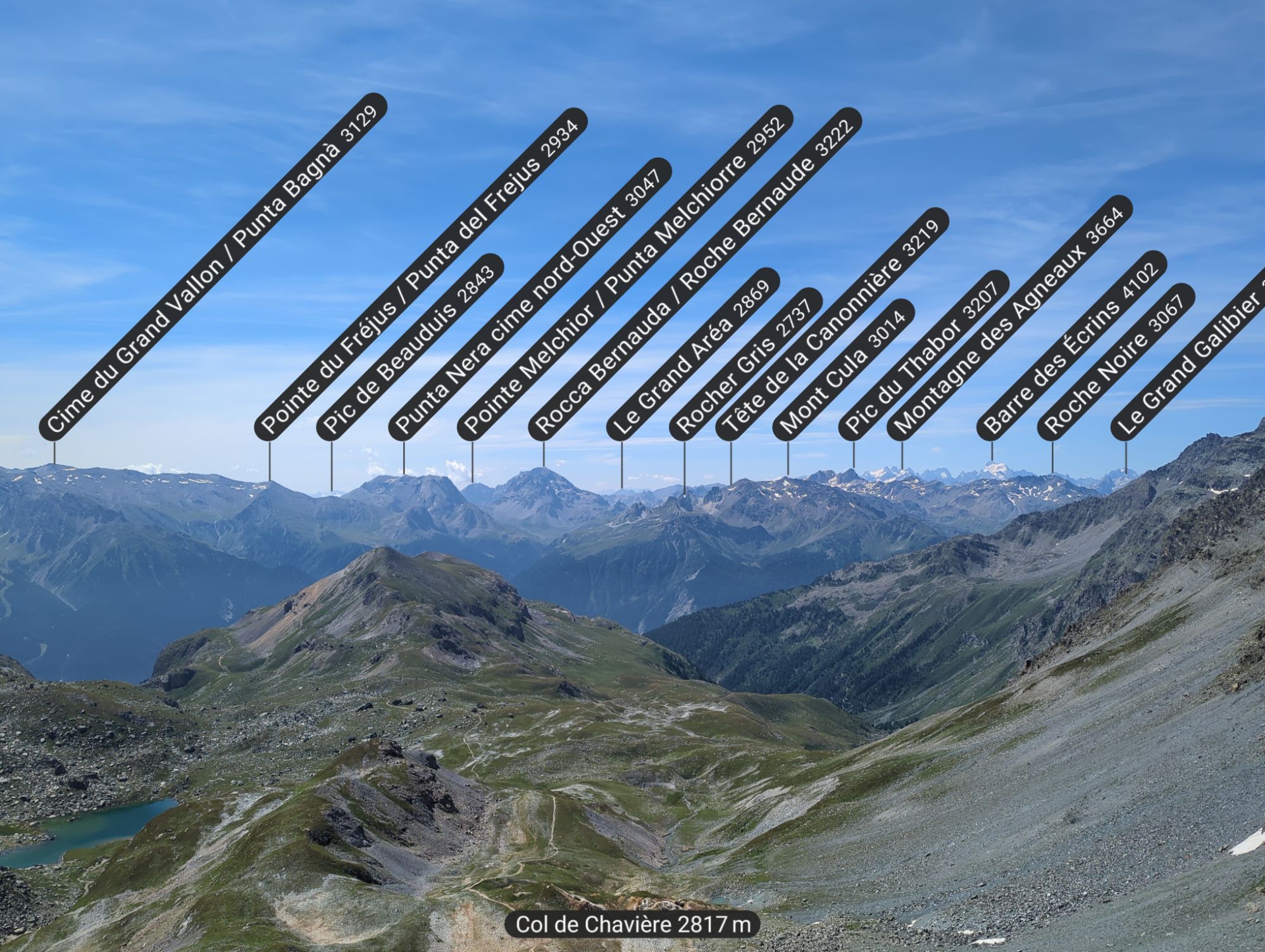Select the Le Grand Aréa label
The image size is (1265, 952).
[x=692, y=354]
